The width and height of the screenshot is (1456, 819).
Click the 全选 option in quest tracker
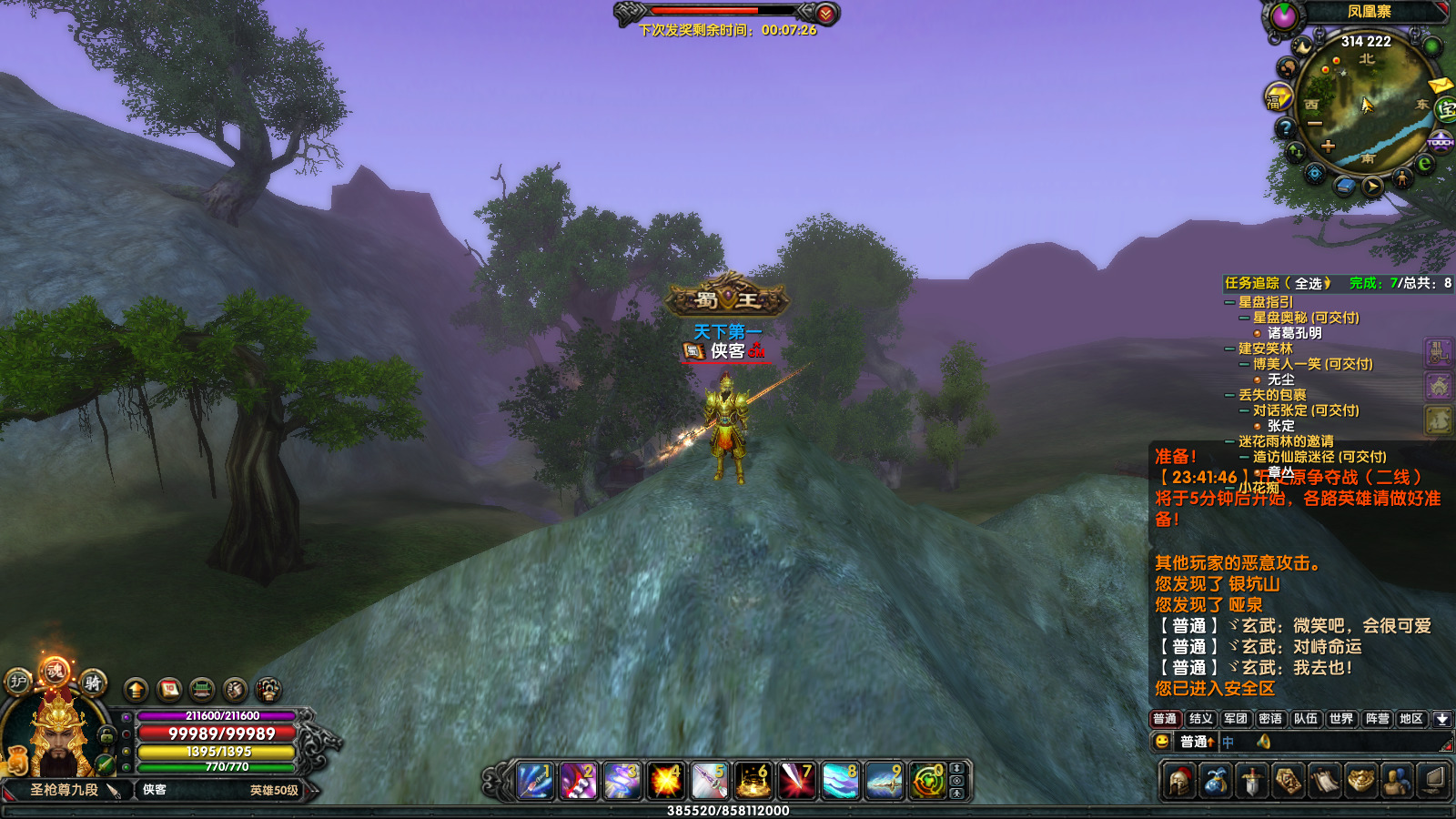tap(1309, 283)
